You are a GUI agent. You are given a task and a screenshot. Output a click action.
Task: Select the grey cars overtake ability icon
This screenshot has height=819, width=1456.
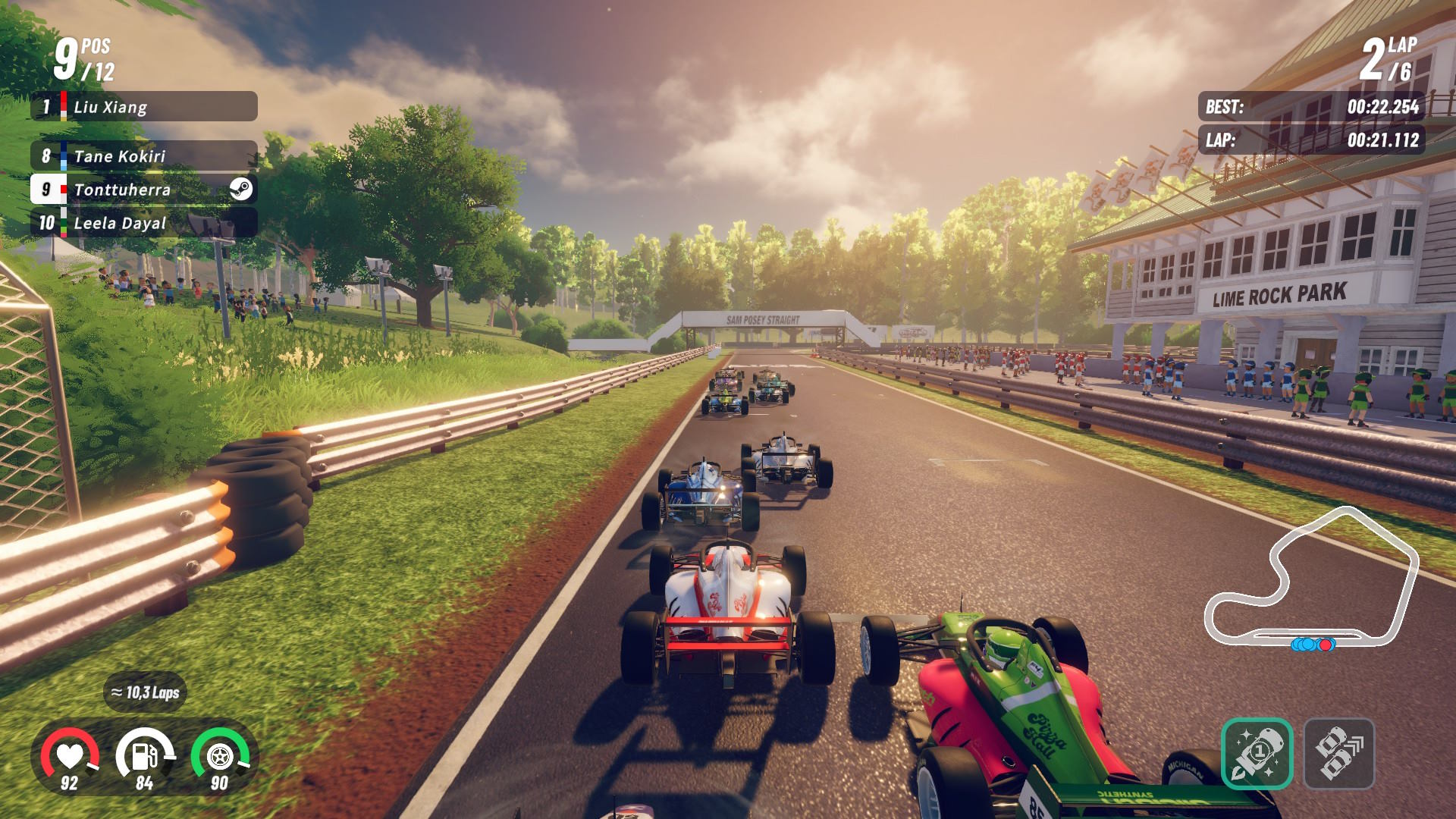point(1338,754)
